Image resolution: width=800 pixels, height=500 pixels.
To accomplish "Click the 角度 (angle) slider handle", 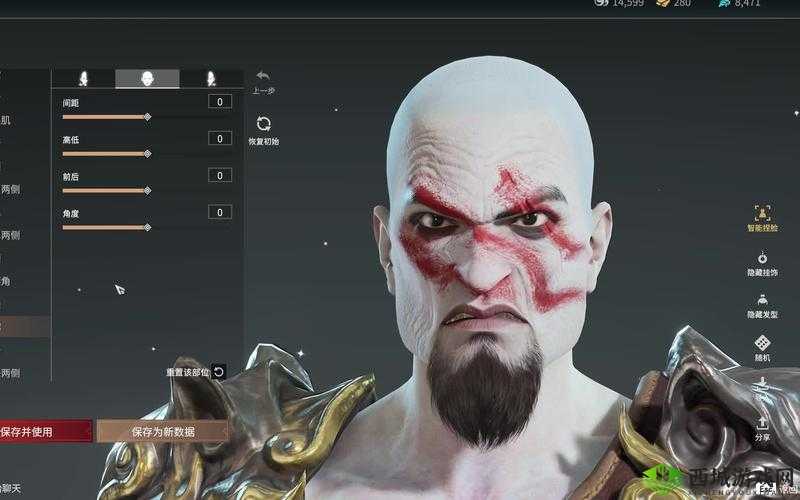I will coord(147,227).
